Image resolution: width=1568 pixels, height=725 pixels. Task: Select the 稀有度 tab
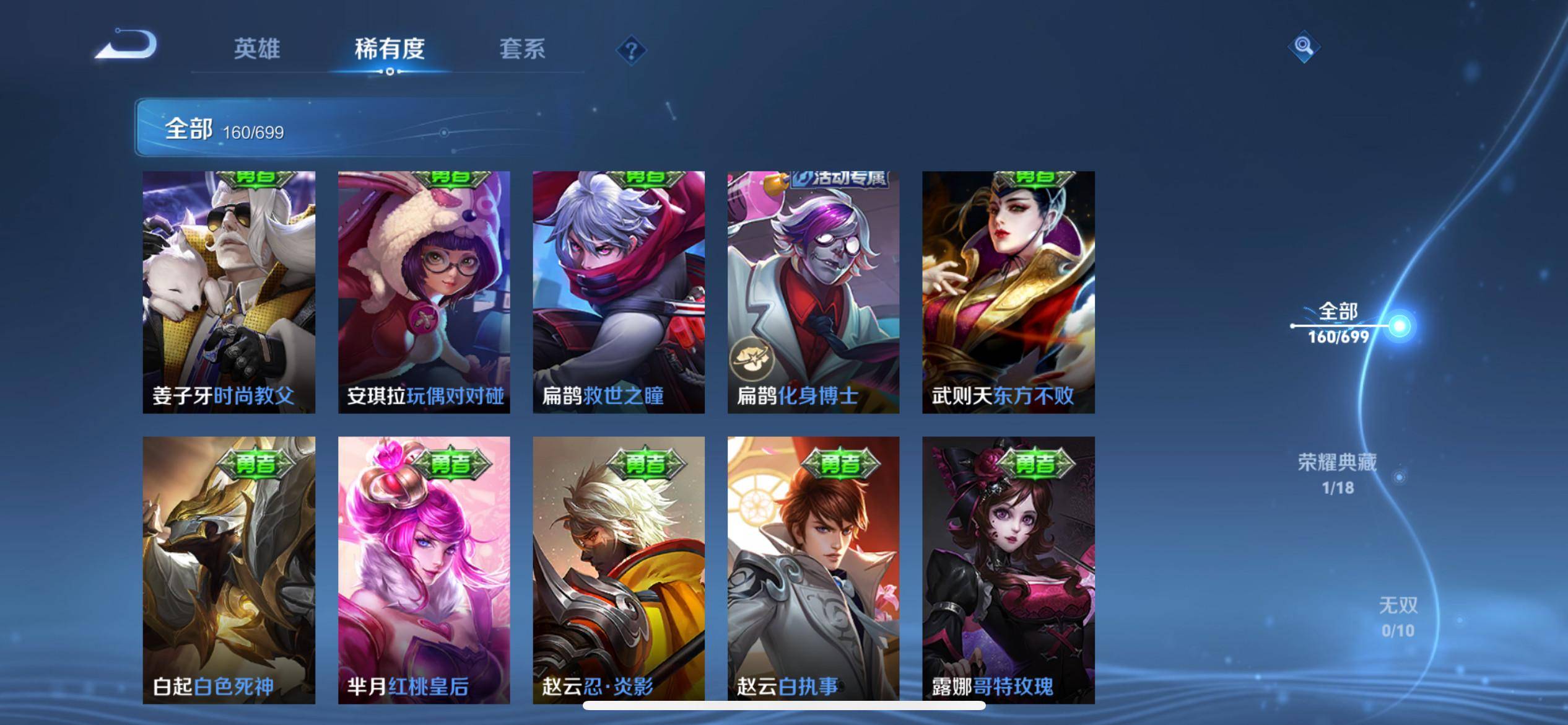click(x=390, y=49)
